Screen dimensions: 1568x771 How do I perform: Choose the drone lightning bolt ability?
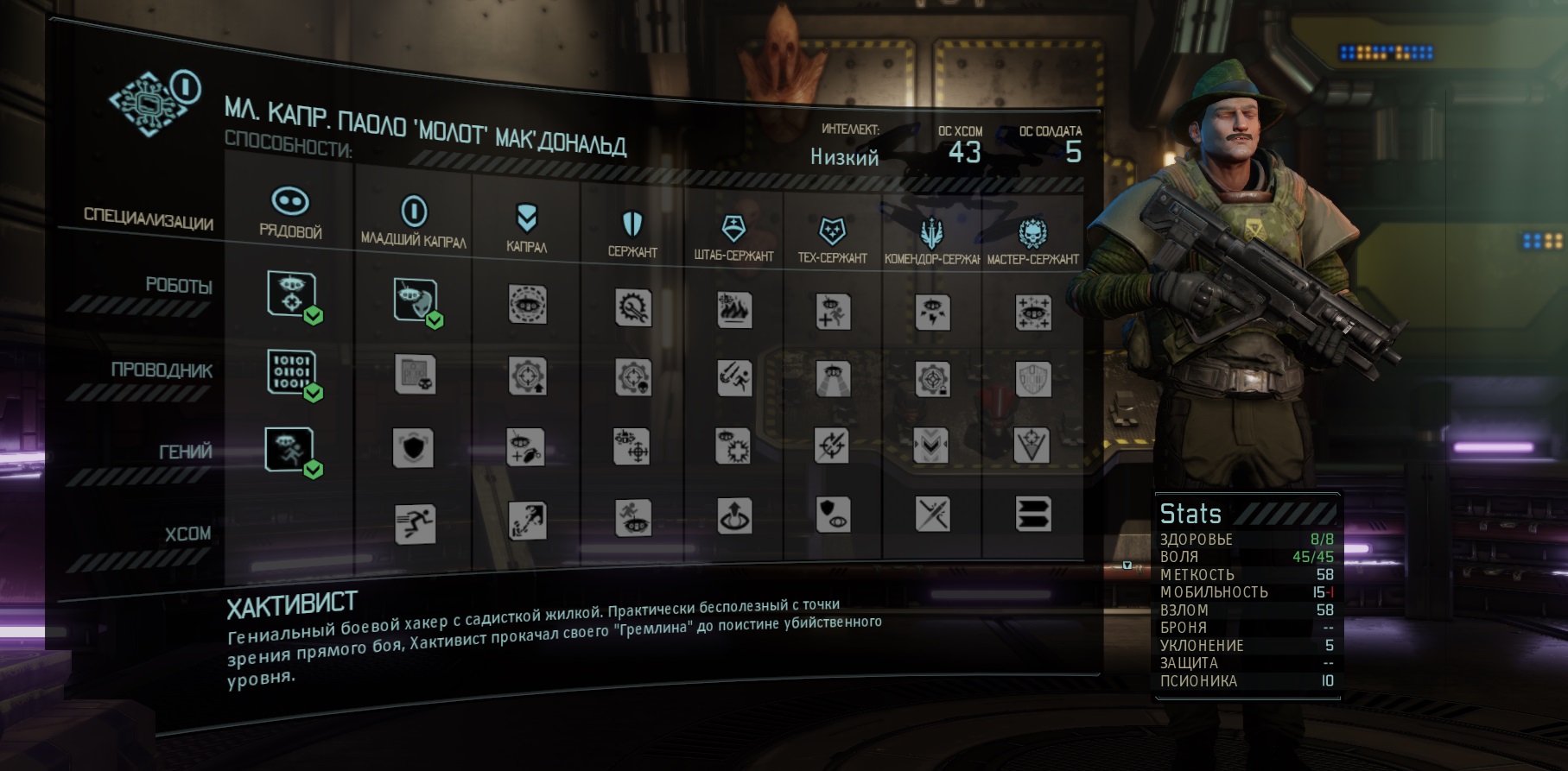click(933, 313)
